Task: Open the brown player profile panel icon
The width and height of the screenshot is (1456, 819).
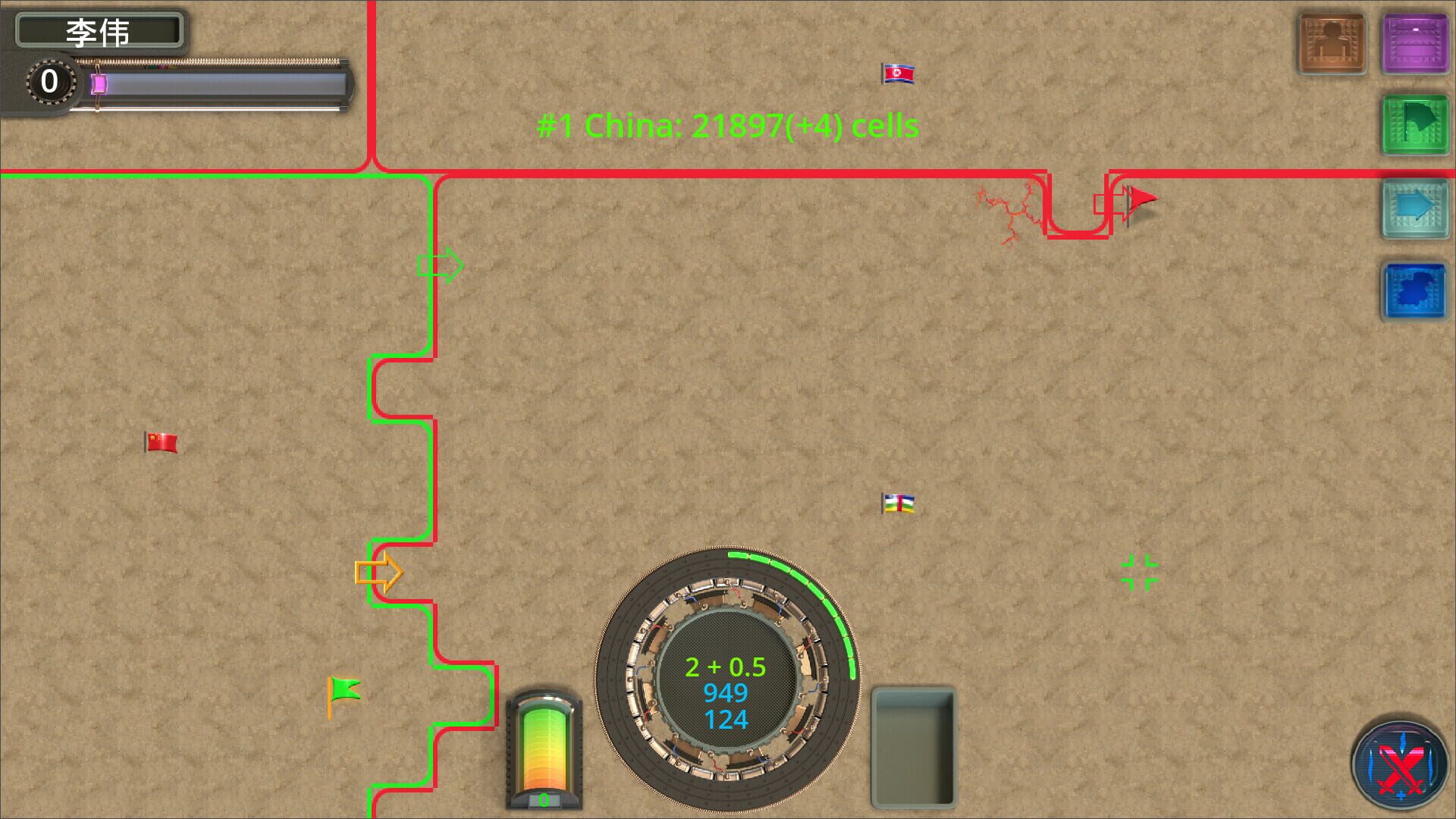Action: (x=1331, y=42)
